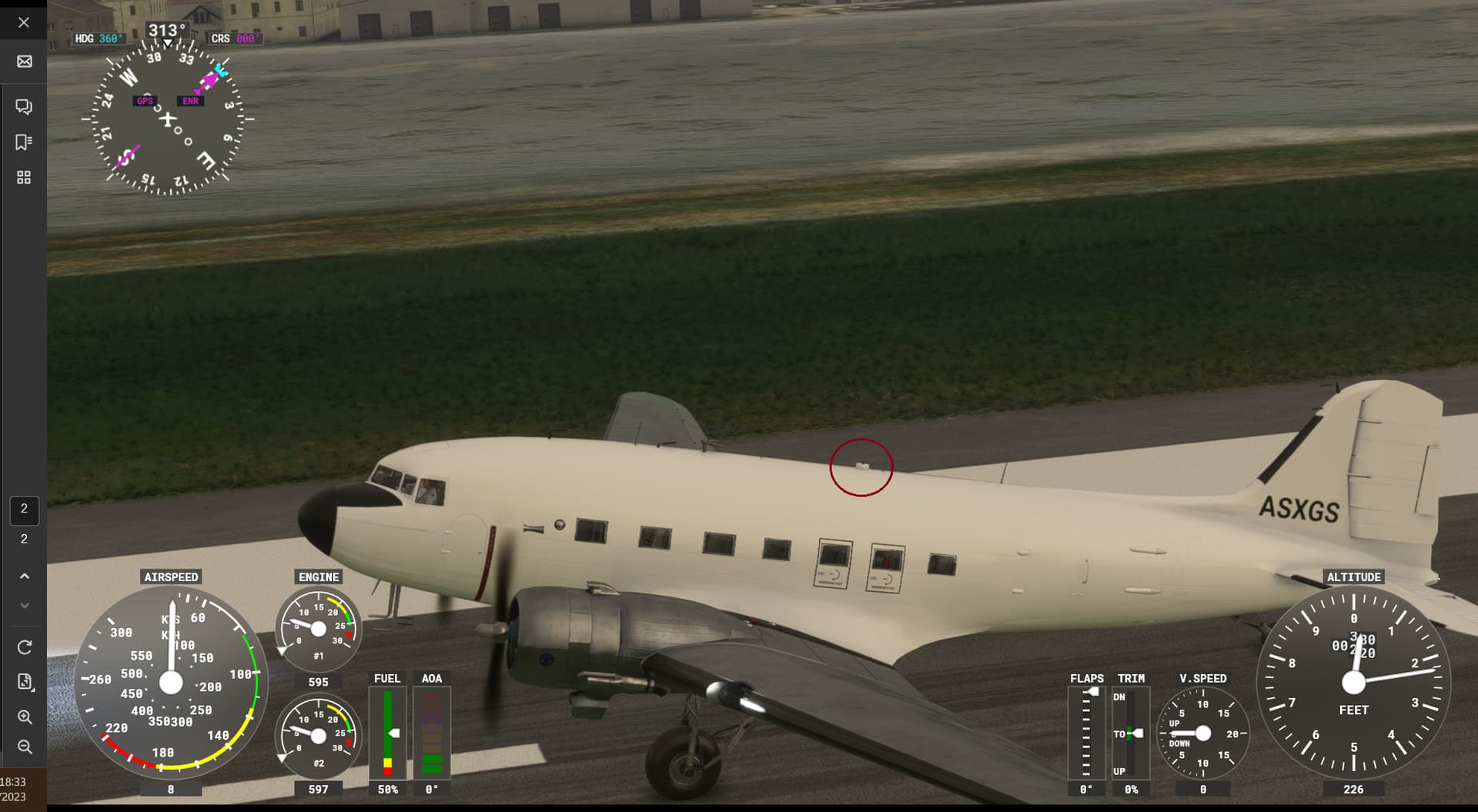Open the grid layout icon
This screenshot has height=812, width=1478.
click(24, 177)
